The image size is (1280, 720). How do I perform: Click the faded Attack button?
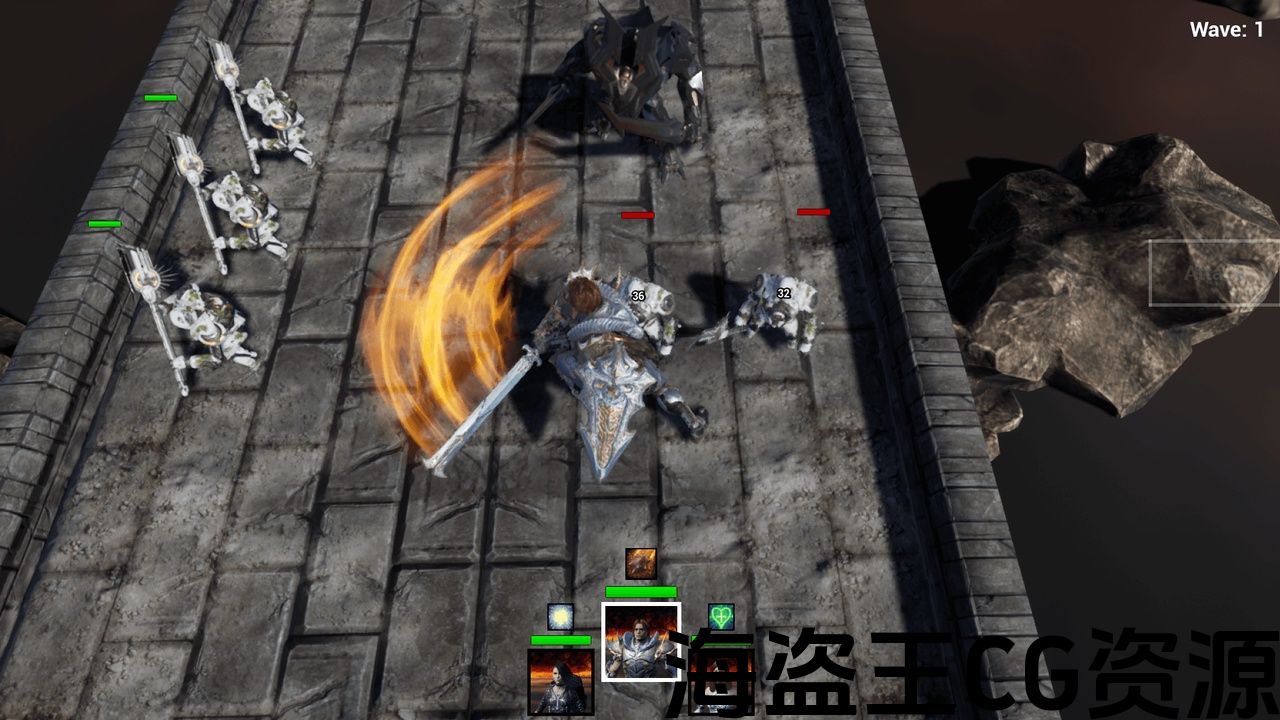(x=1213, y=273)
